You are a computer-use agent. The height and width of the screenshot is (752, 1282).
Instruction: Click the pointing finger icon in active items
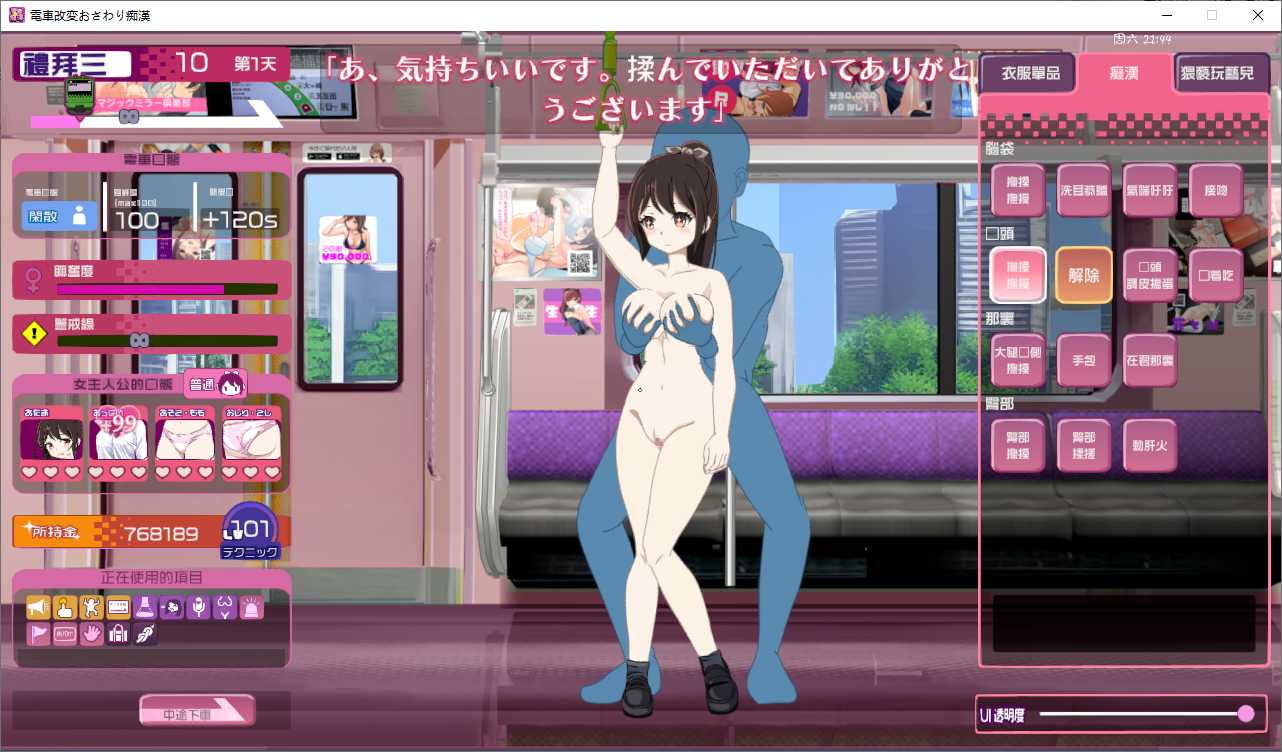click(65, 607)
